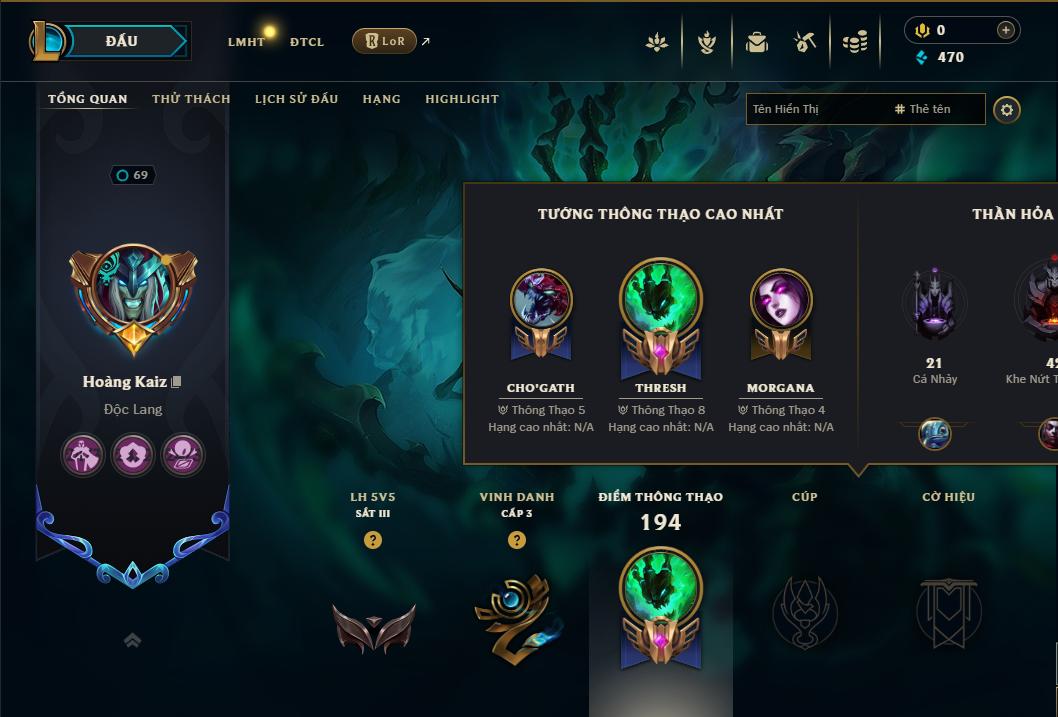Select the HẠNG tab
The width and height of the screenshot is (1058, 717).
381,99
